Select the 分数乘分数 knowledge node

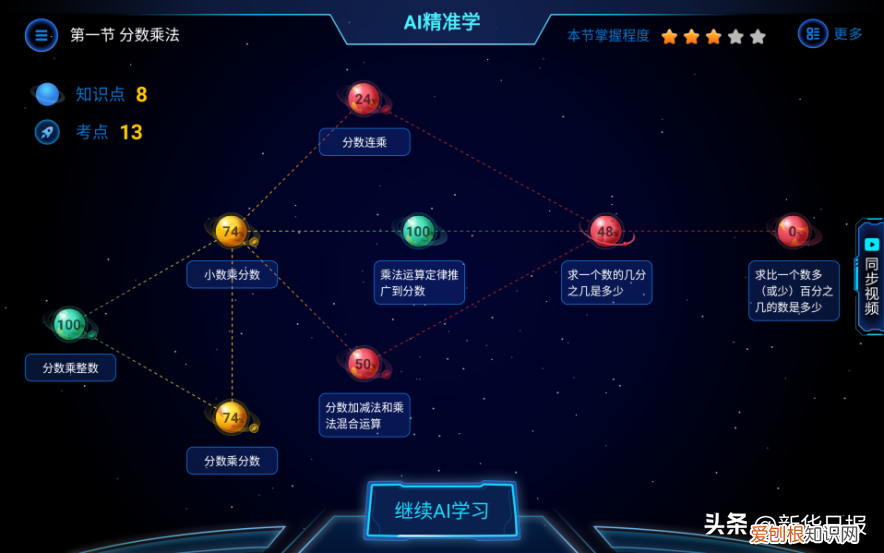(231, 417)
